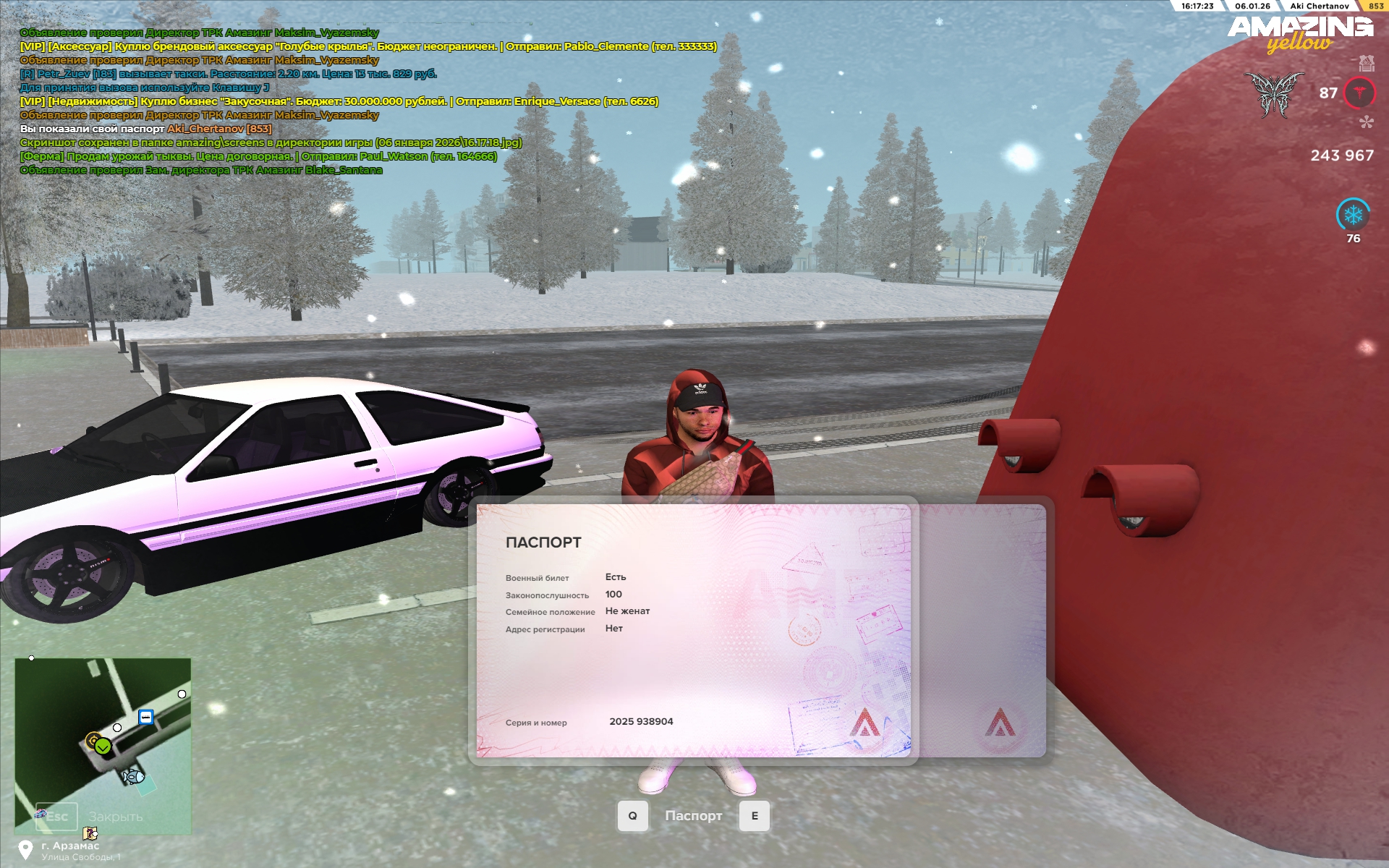
Task: Click the location pin beside г. Арзамас
Action: [26, 849]
